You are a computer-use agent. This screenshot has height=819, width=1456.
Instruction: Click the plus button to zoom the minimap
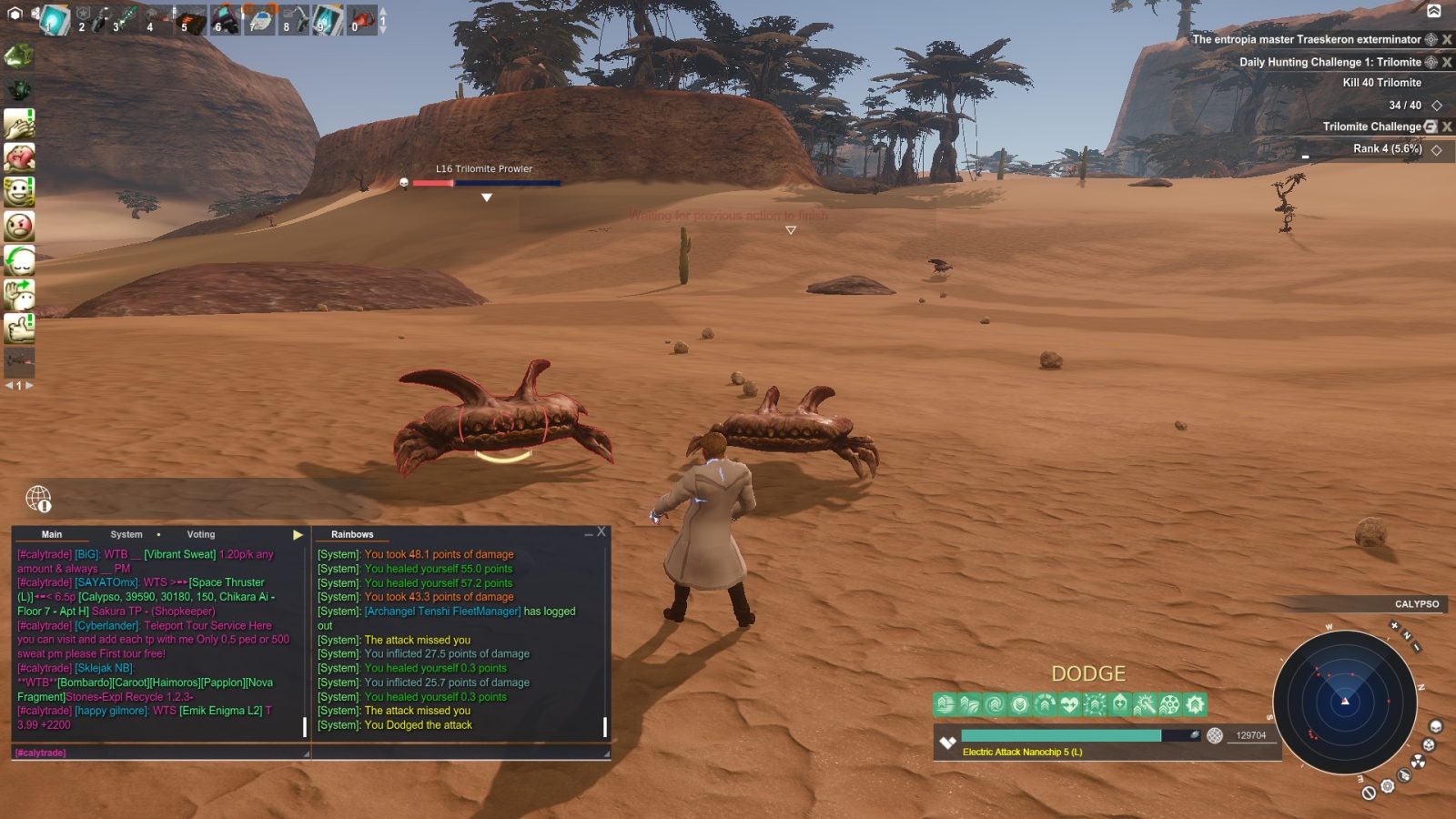click(x=1394, y=626)
